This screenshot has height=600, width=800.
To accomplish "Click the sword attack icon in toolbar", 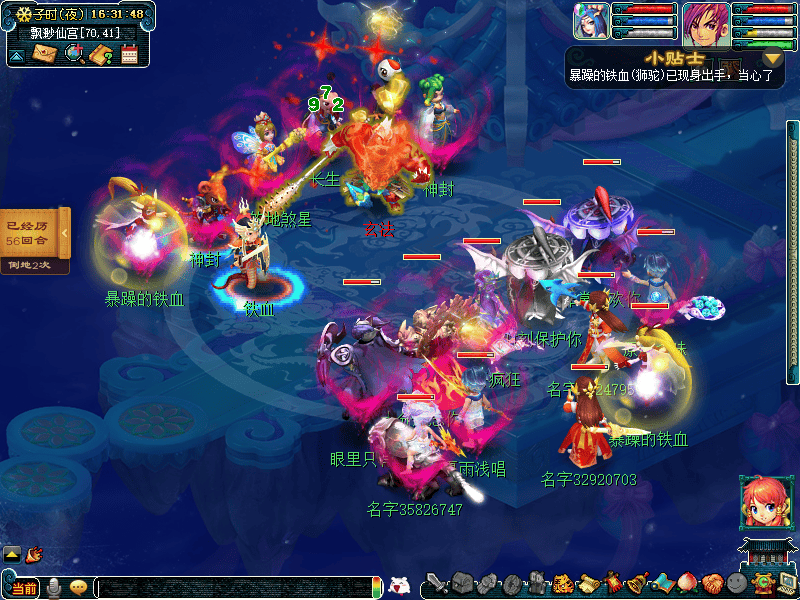I will tap(436, 584).
